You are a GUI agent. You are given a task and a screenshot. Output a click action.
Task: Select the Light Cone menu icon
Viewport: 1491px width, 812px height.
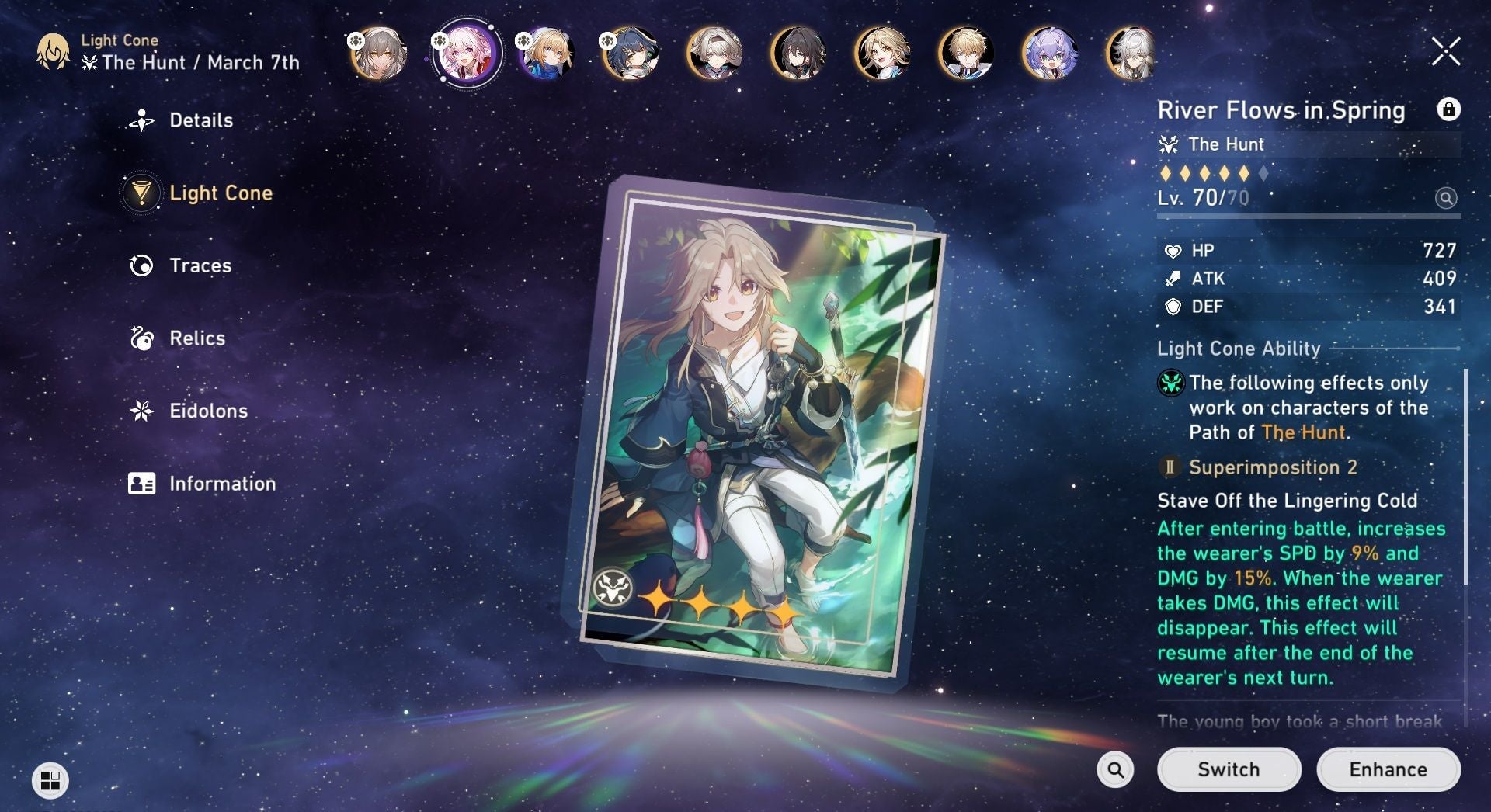coord(141,193)
